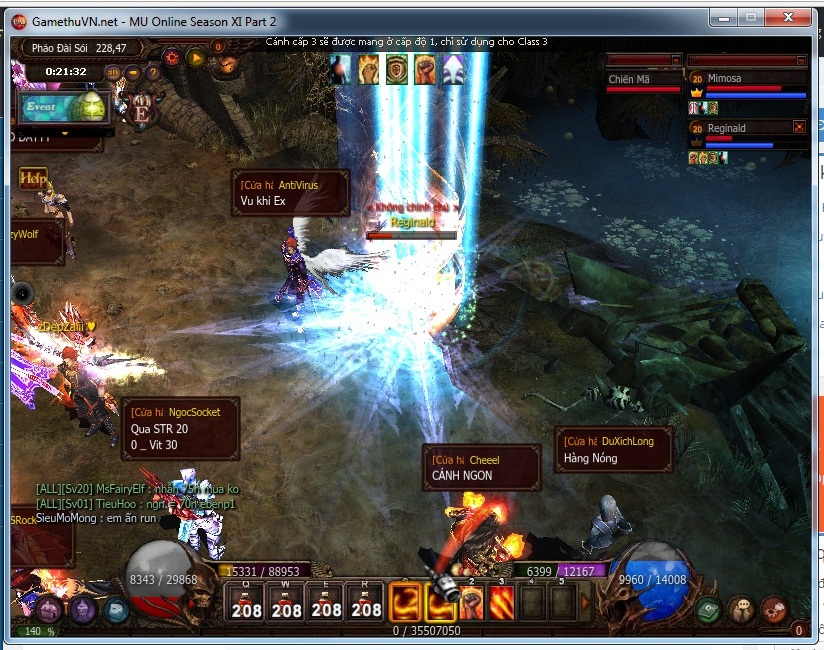
Task: Open Cheeel's CÁNH NGON store sign
Action: 481,468
